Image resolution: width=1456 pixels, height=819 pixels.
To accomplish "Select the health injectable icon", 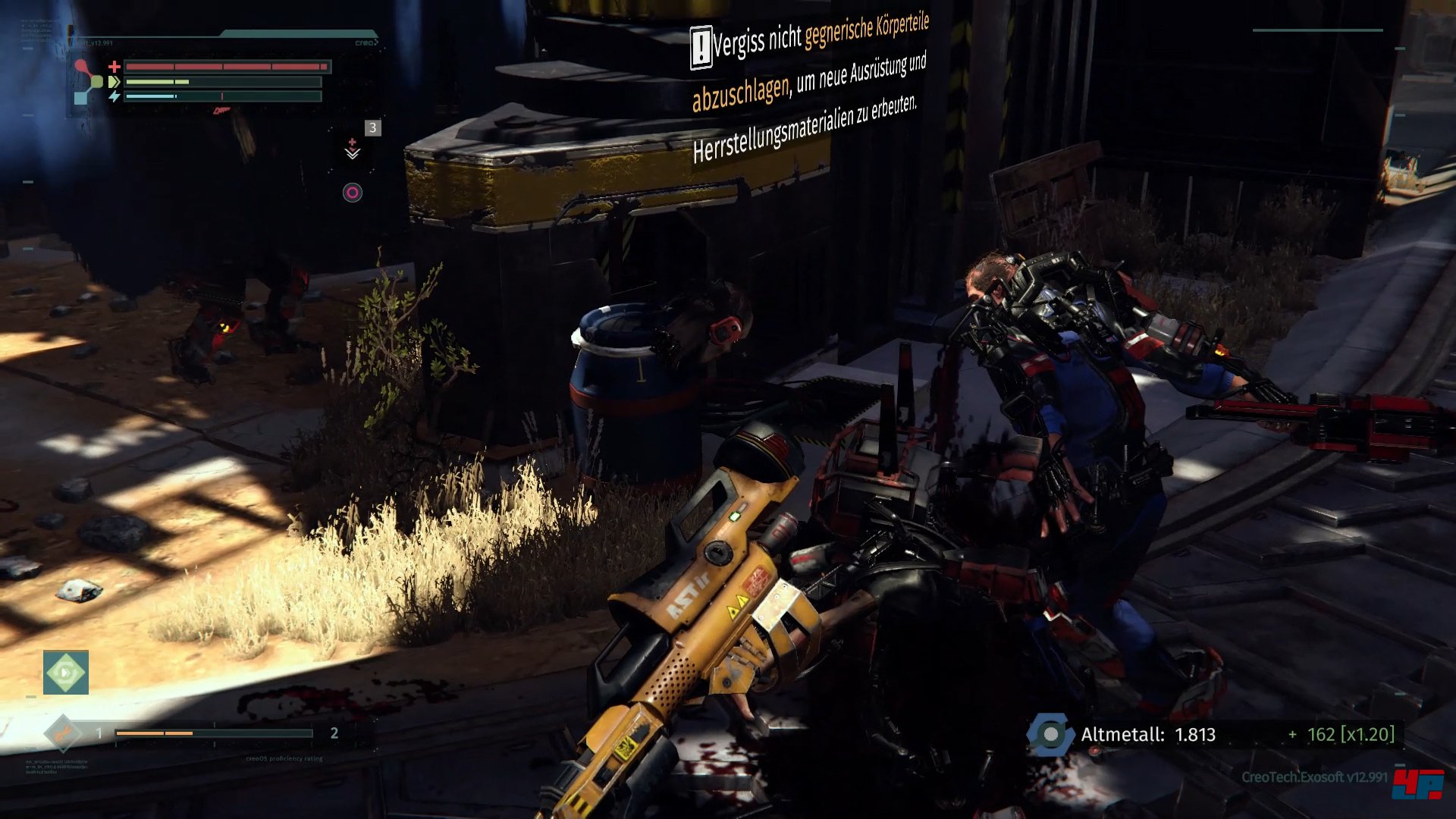I will 353,148.
